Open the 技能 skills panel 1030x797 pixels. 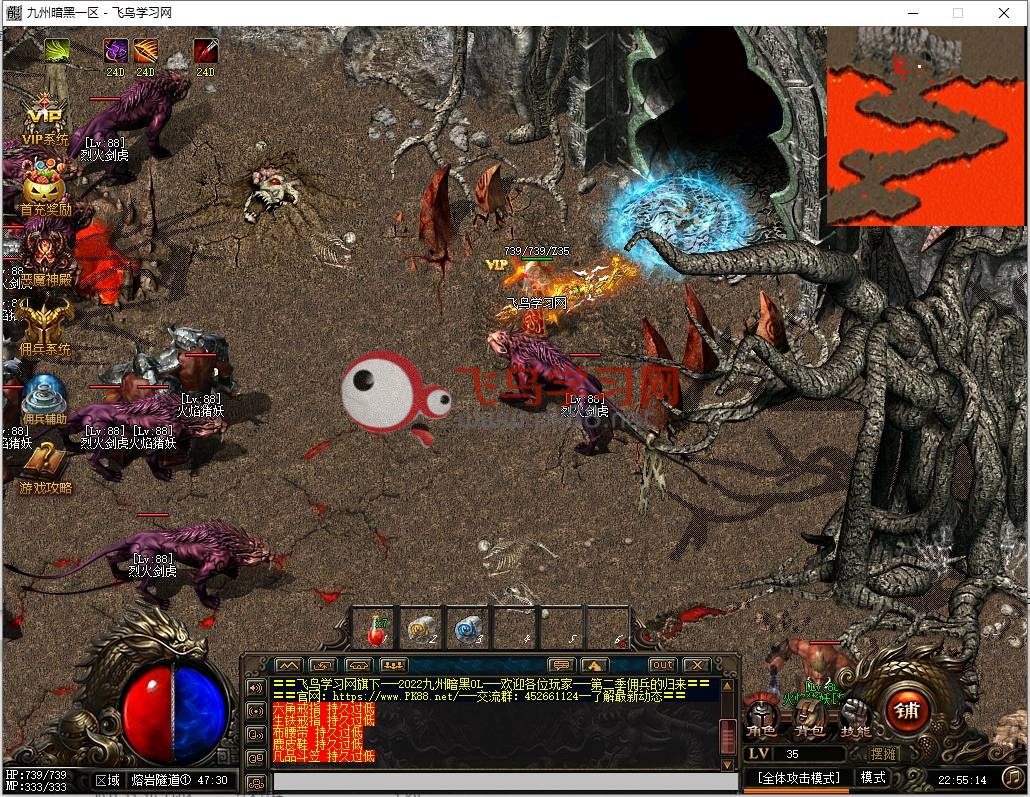click(853, 717)
